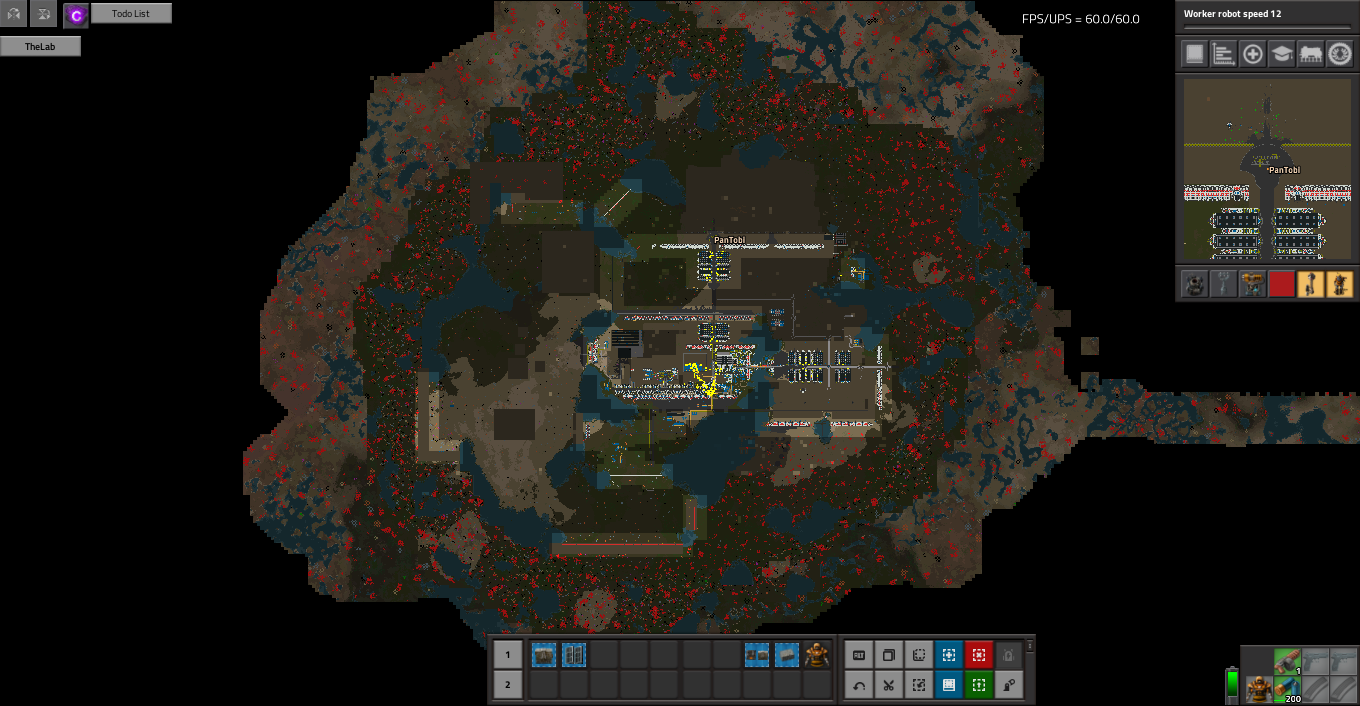The image size is (1360, 706).
Task: Open the Todo List panel
Action: (x=131, y=13)
